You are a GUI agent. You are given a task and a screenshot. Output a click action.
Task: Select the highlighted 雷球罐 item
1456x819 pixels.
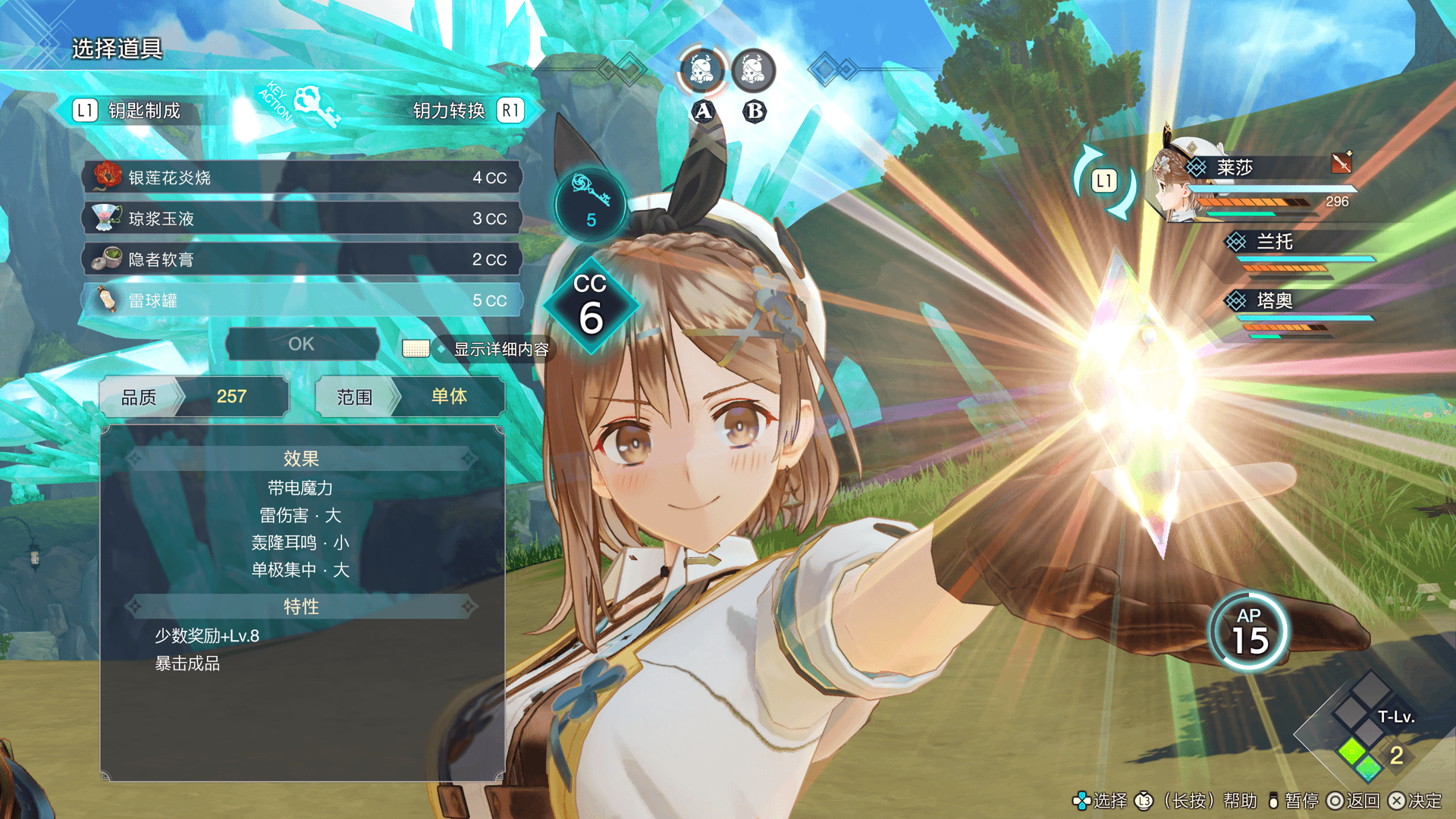[x=302, y=300]
